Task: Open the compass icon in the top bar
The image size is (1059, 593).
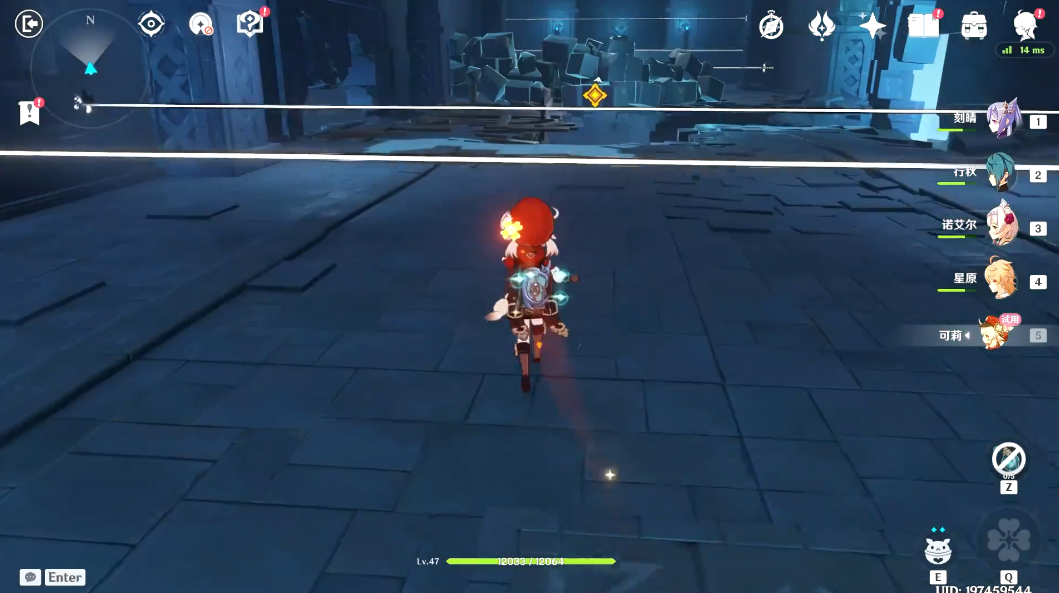Action: point(771,26)
